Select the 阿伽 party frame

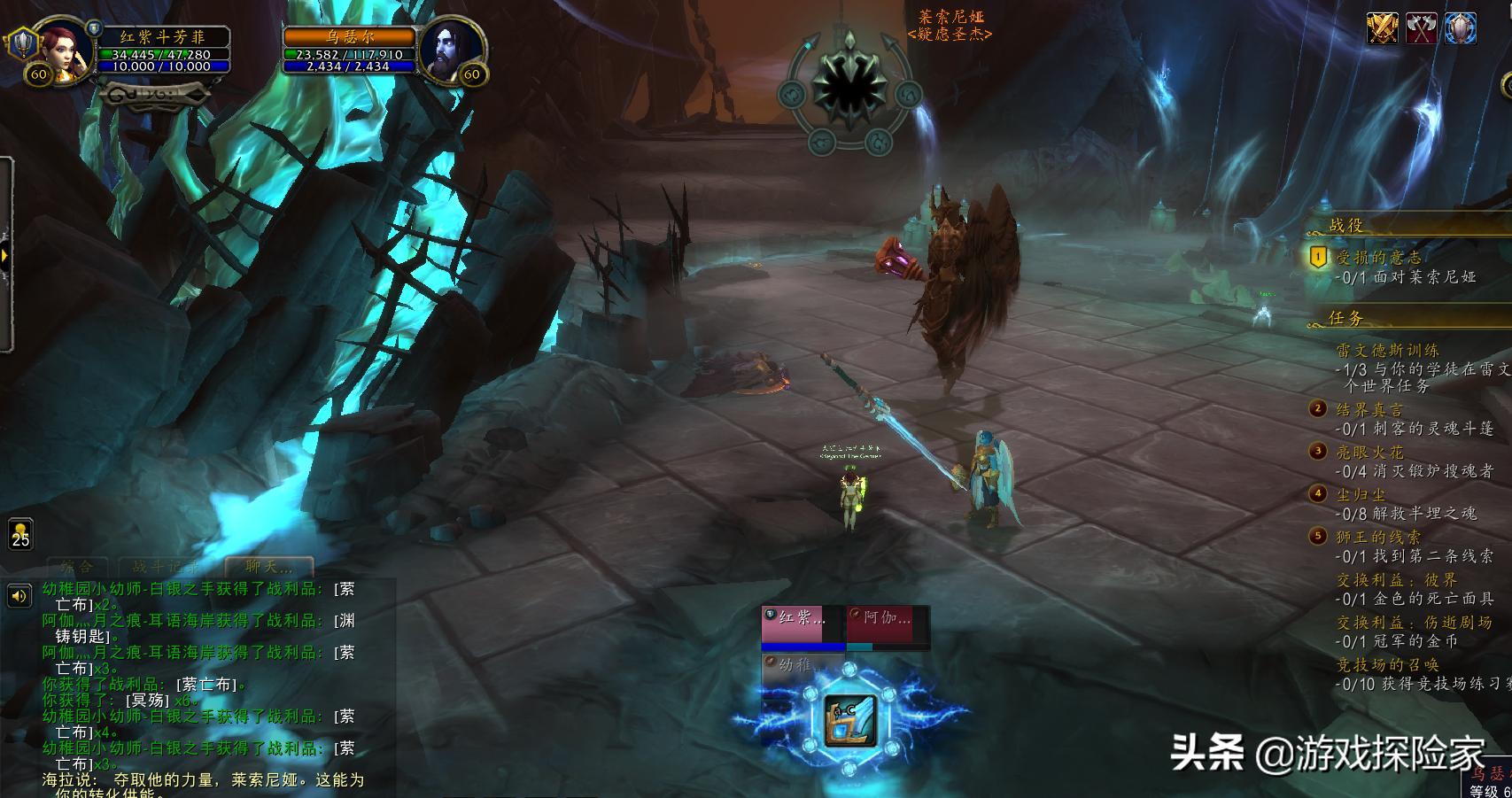point(887,624)
